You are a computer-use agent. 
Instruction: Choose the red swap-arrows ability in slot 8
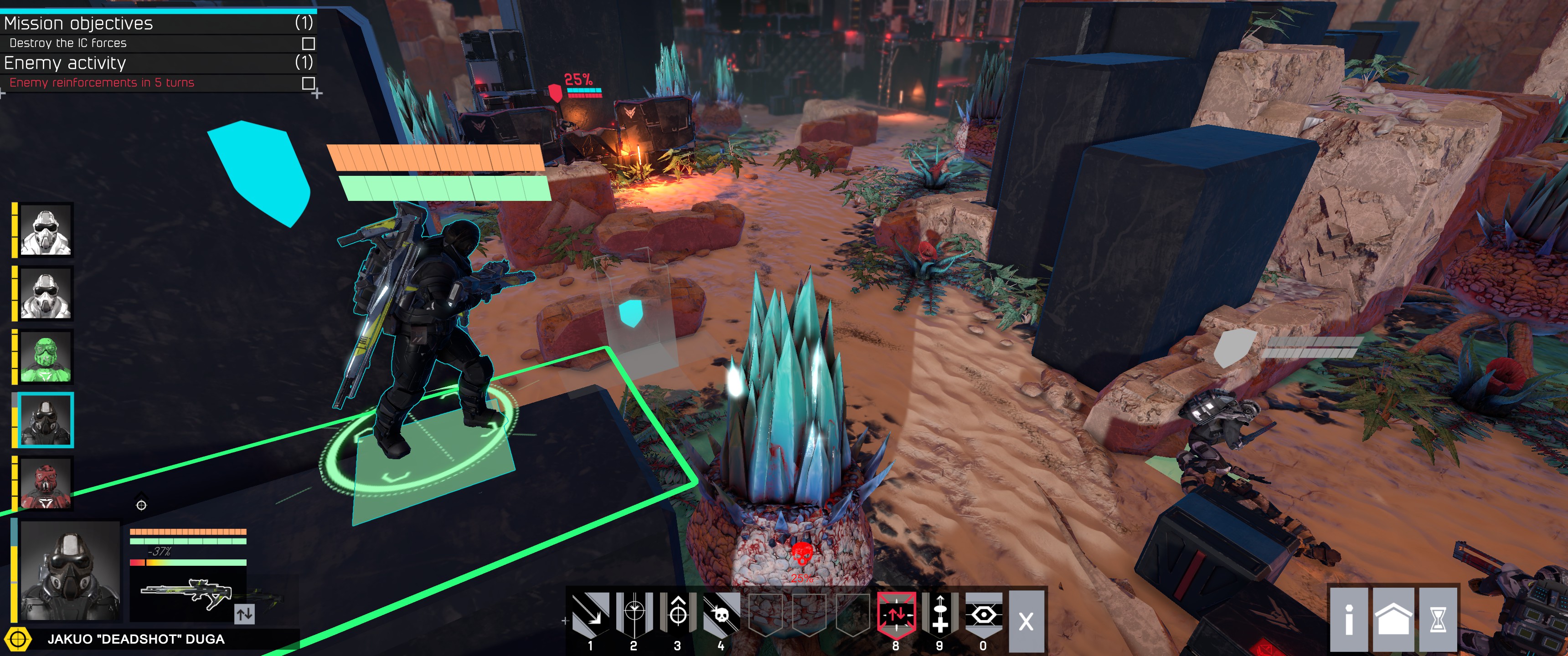click(896, 615)
